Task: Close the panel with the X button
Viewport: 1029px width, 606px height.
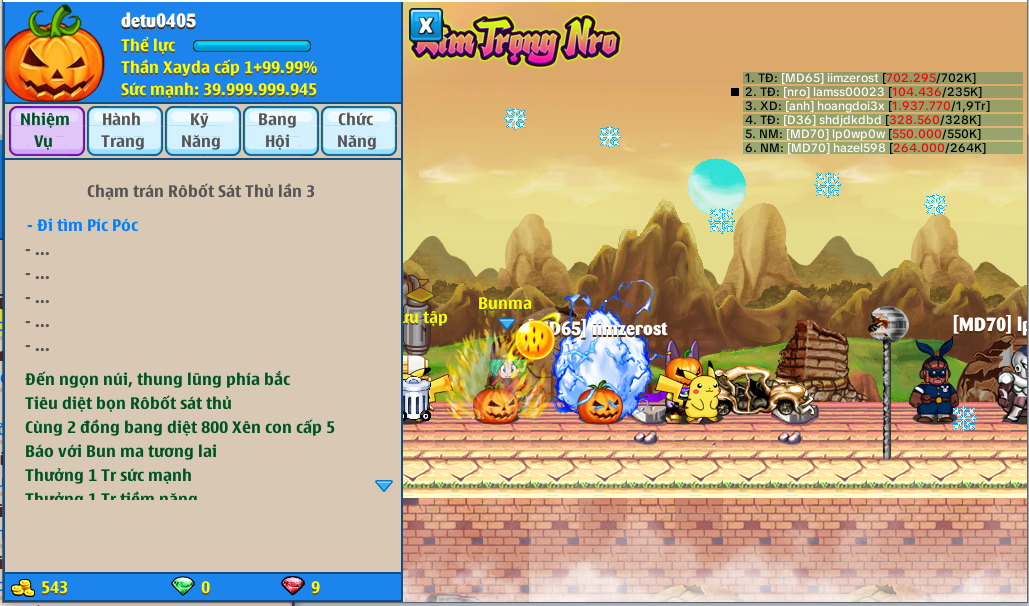Action: pos(426,25)
